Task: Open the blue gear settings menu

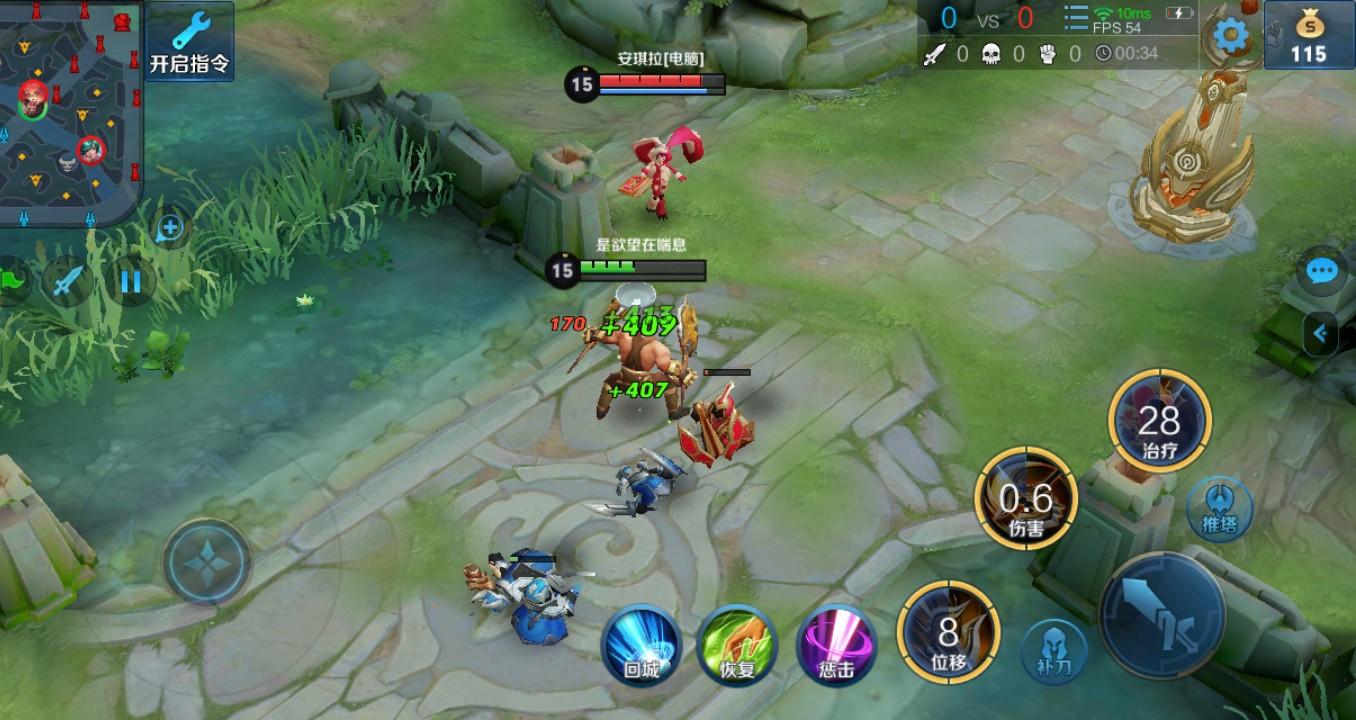Action: pos(1230,37)
